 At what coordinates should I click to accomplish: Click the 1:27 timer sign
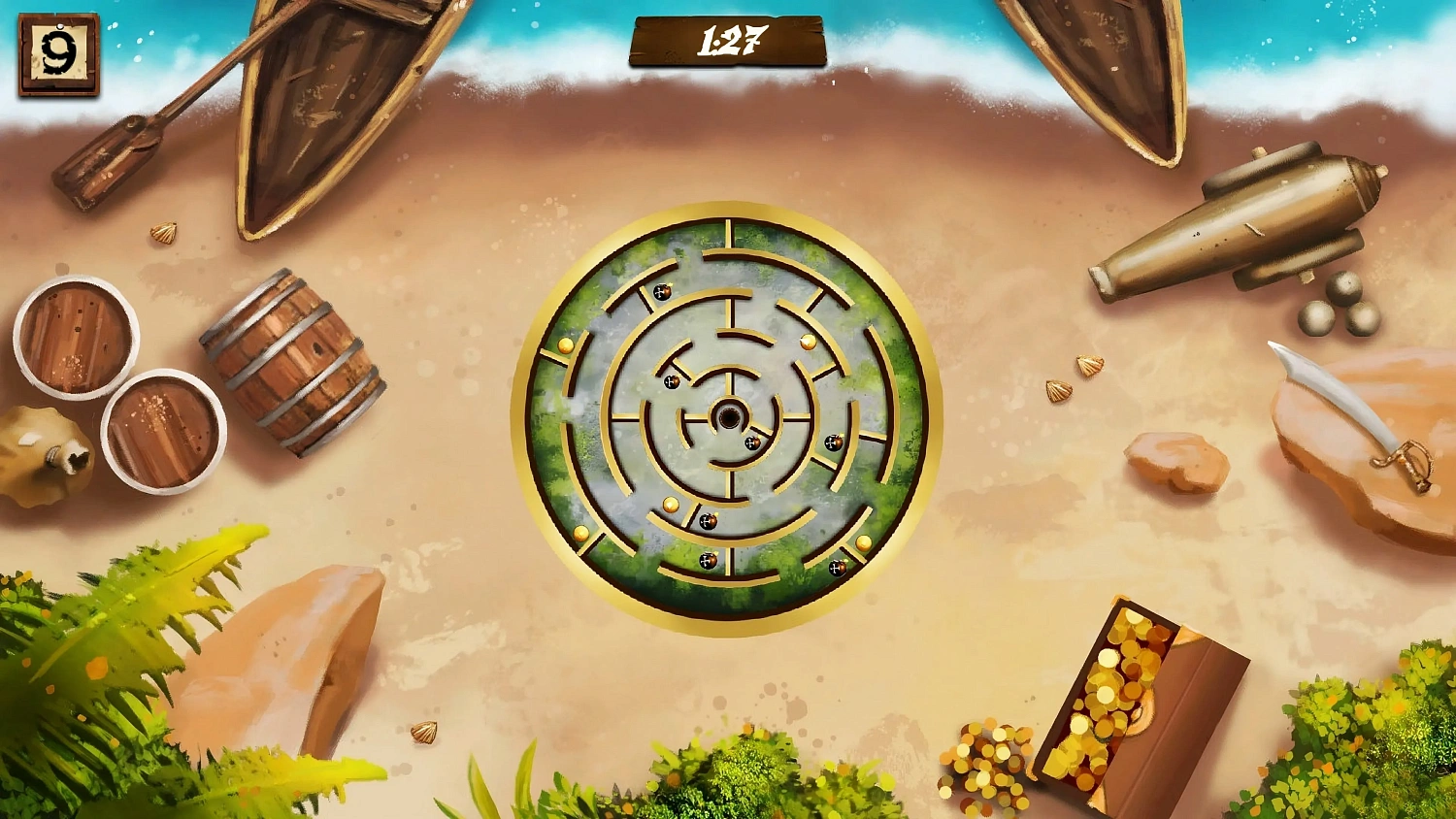726,40
